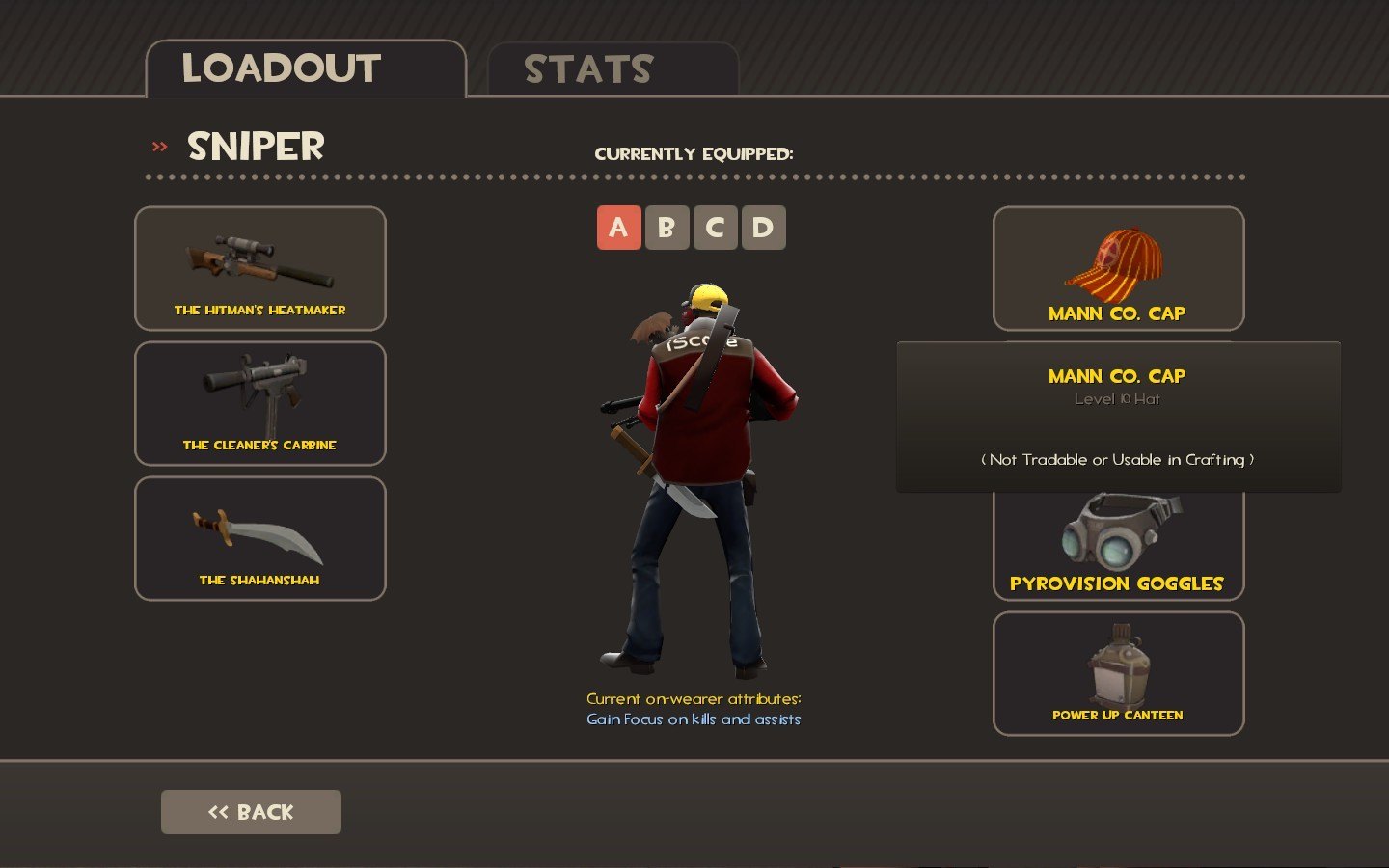The height and width of the screenshot is (868, 1389).
Task: Choose the Cleaner's Carbine slot
Action: pyautogui.click(x=260, y=404)
